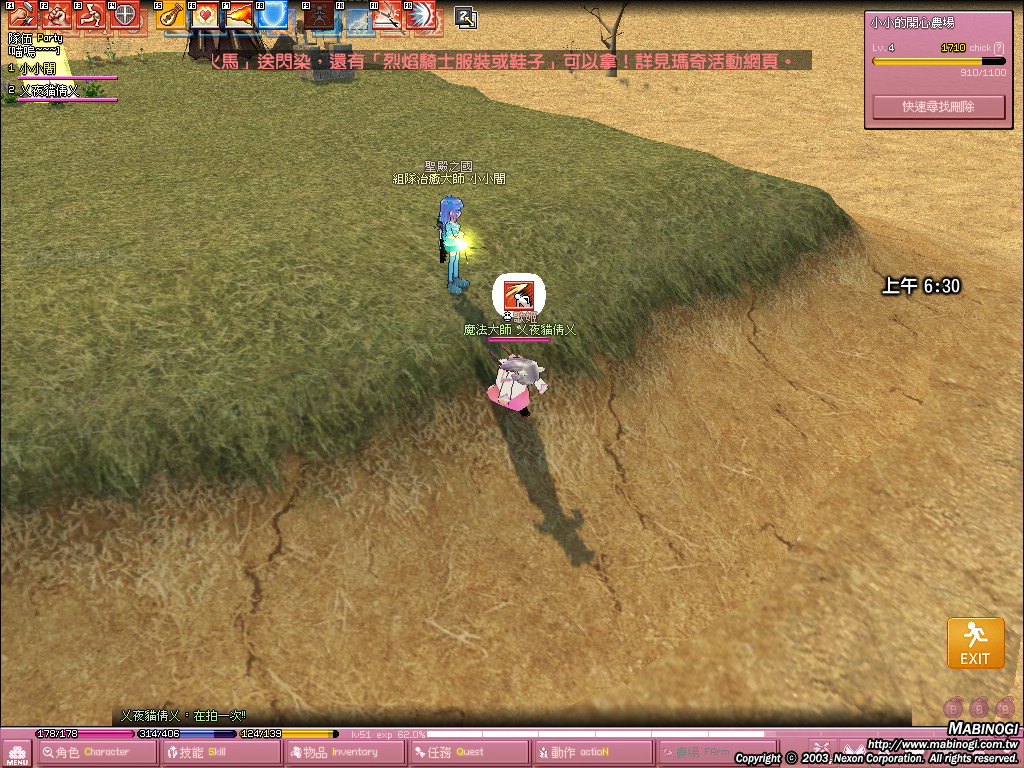Cast the firebolt skill from the hotbar
This screenshot has width=1024, height=768.
[238, 15]
